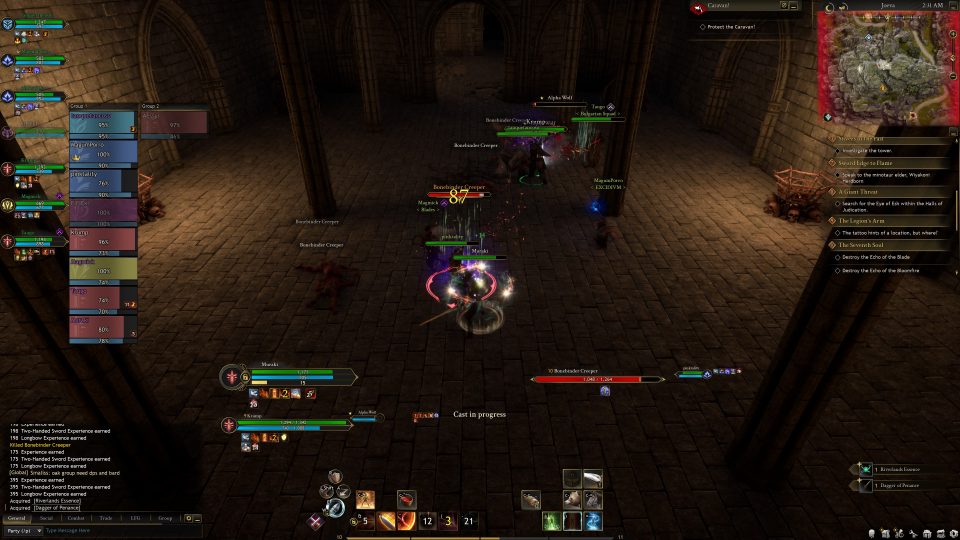Open the Social chat tab
960x540 pixels.
point(46,518)
